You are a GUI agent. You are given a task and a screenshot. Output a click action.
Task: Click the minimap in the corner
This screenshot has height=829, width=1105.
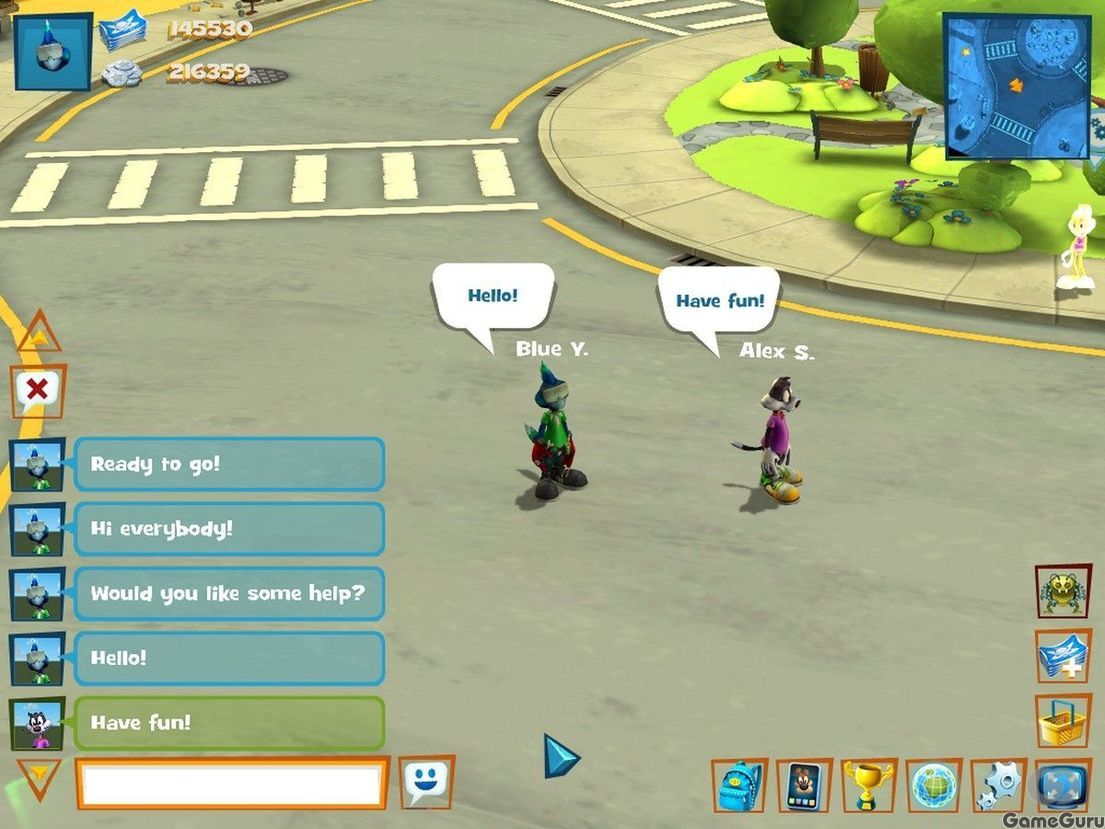point(1017,86)
